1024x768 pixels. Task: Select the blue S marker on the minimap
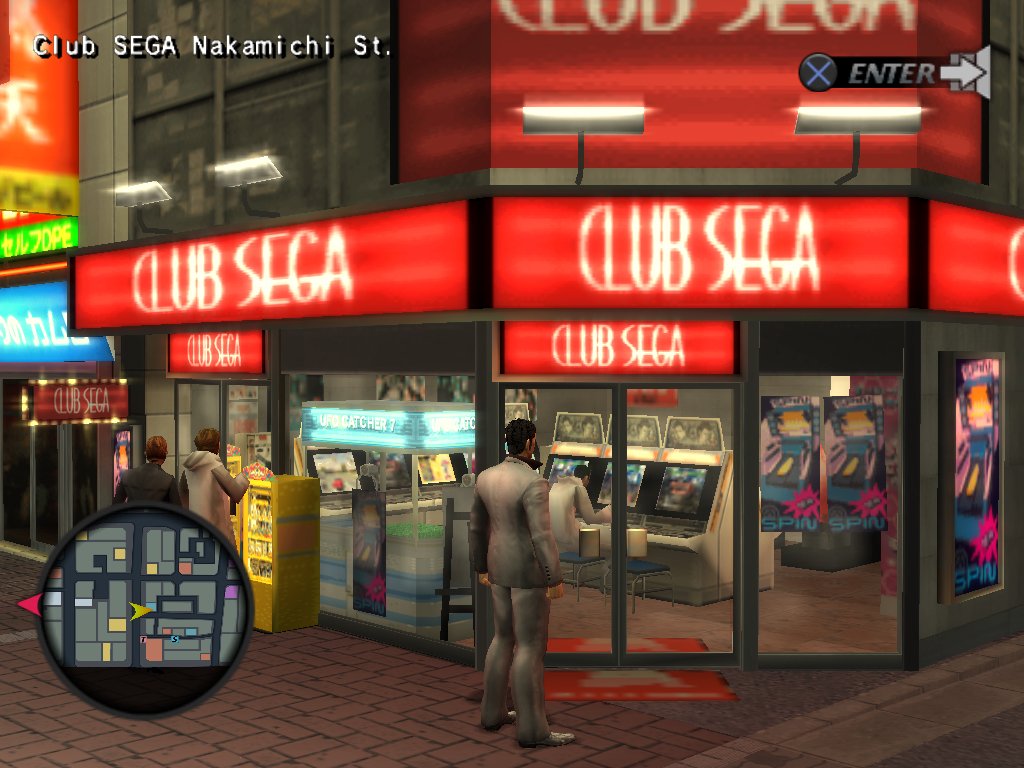coord(174,639)
